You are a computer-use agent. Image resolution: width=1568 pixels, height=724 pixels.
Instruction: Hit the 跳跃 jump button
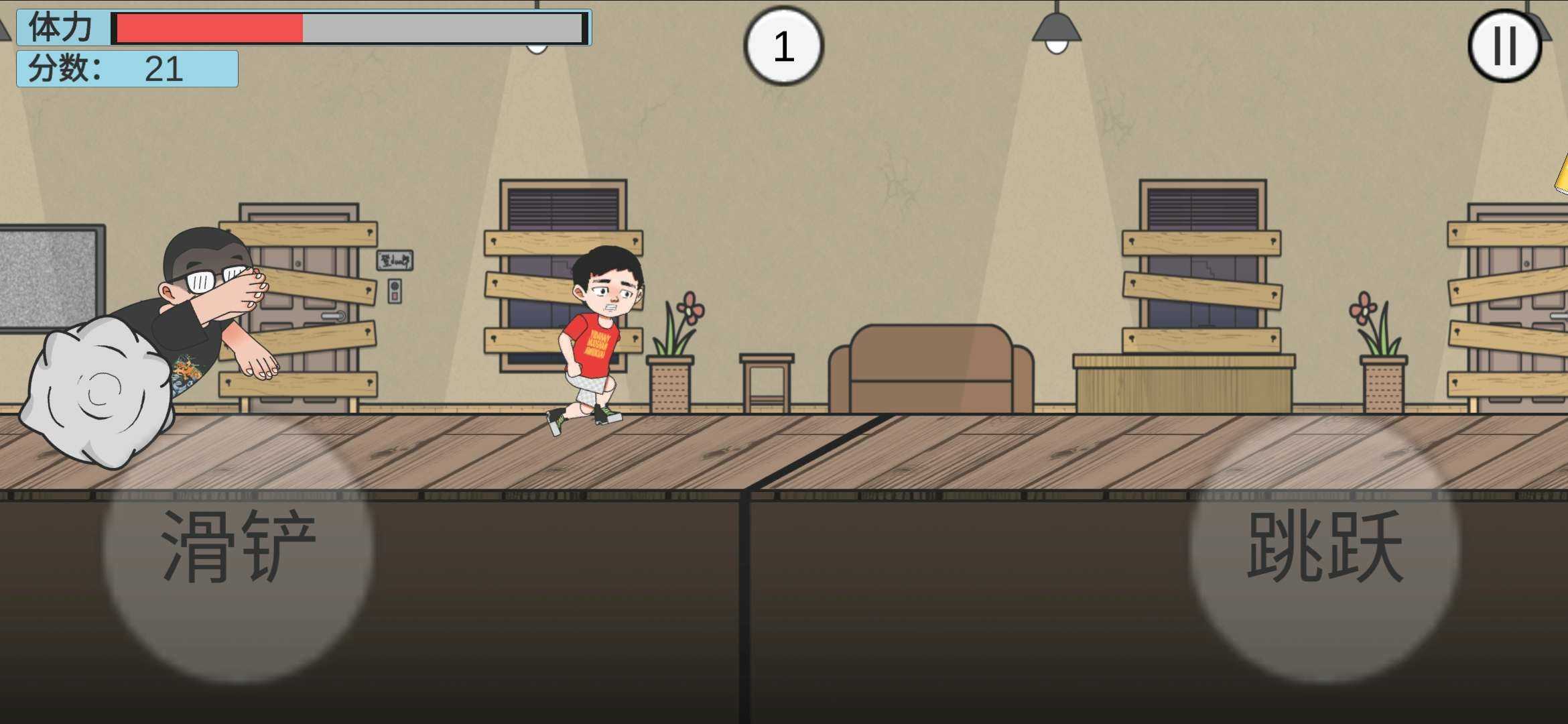pyautogui.click(x=1325, y=546)
